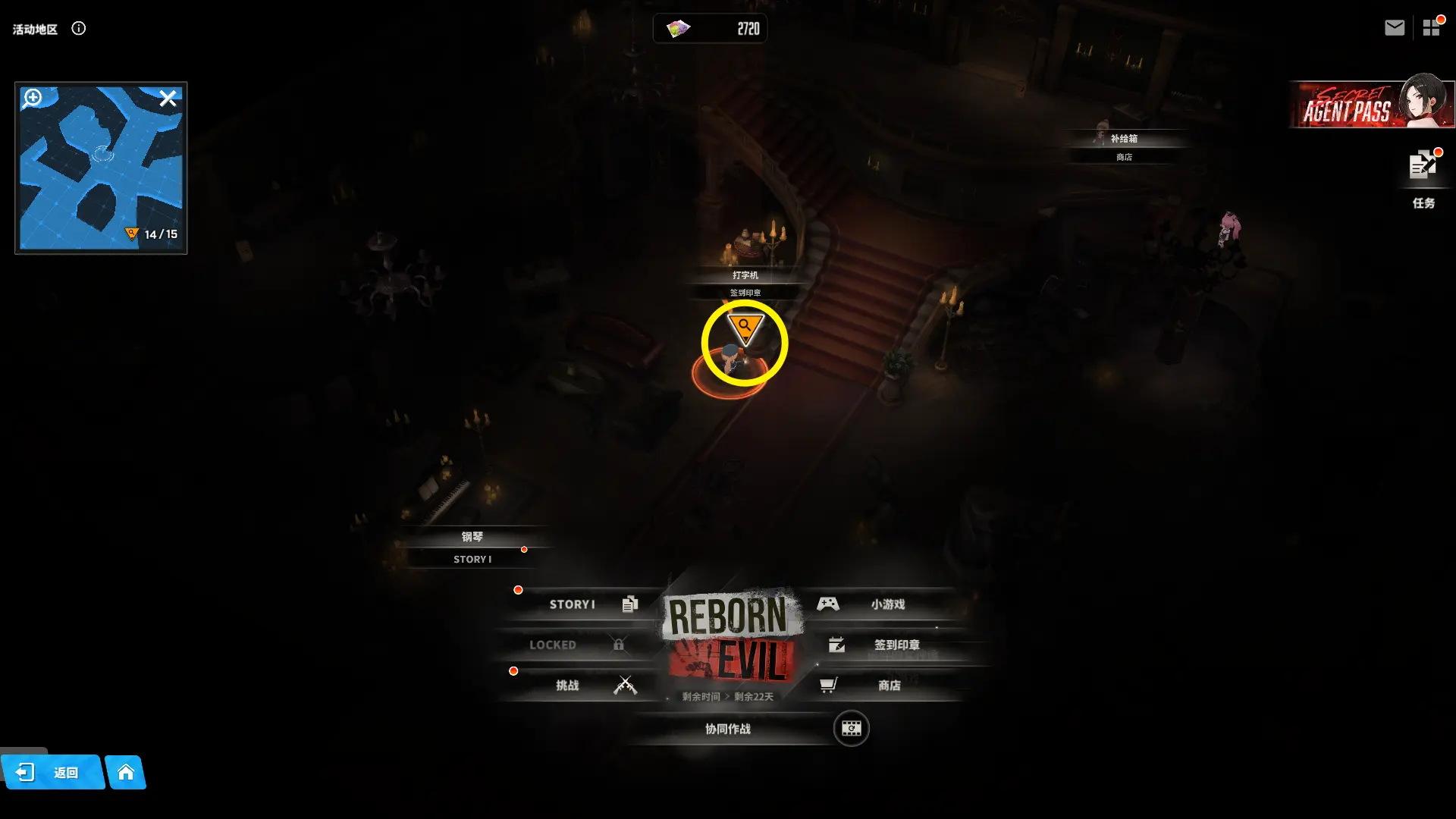Go back with the 返回 button
This screenshot has width=1456, height=819.
[x=52, y=773]
